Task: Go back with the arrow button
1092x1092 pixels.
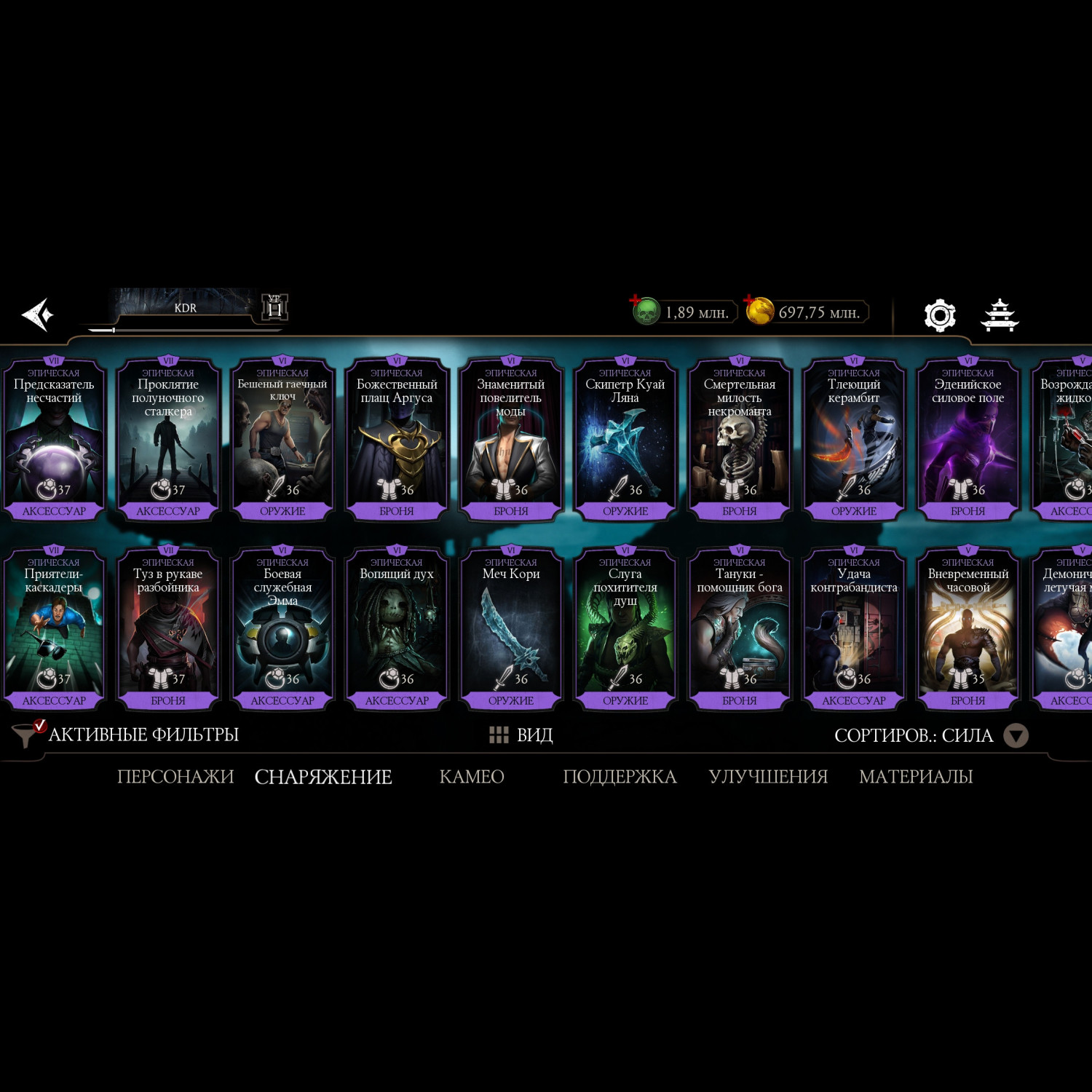Action: pyautogui.click(x=38, y=314)
